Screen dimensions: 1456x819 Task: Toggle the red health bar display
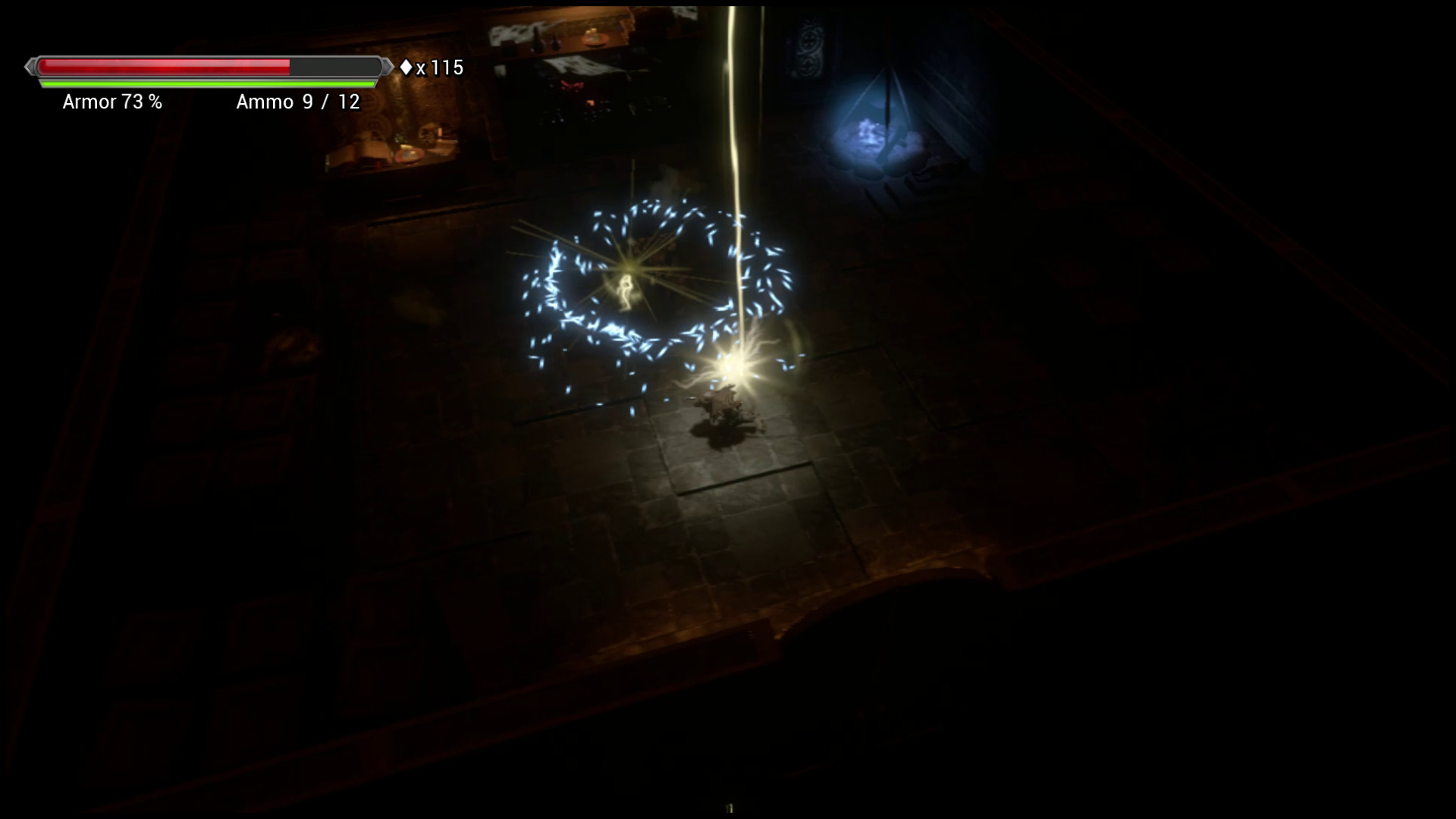click(167, 67)
